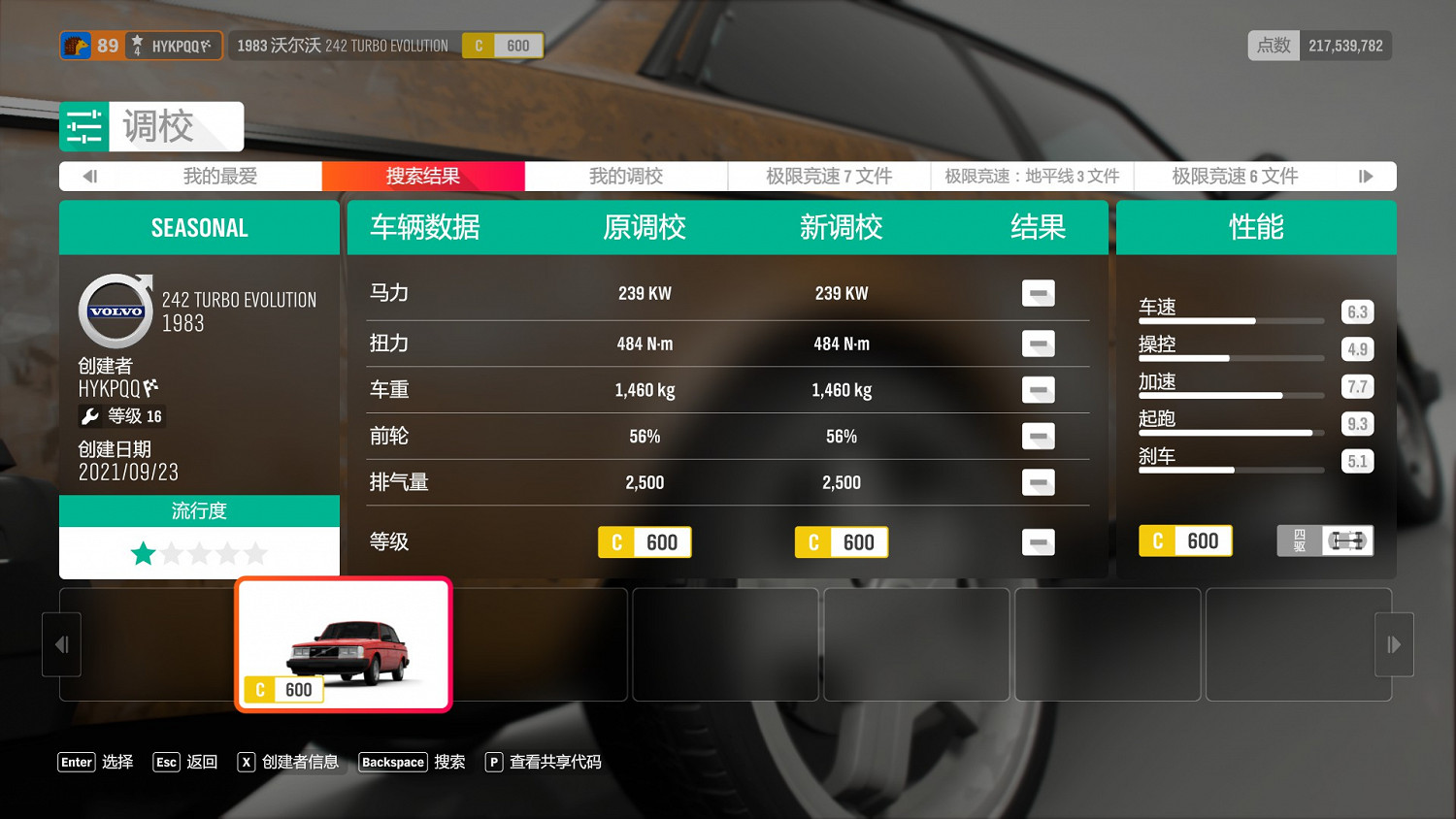Click the 四驱 drivetrain icon near performance stats
This screenshot has height=819, width=1456.
pos(1324,541)
